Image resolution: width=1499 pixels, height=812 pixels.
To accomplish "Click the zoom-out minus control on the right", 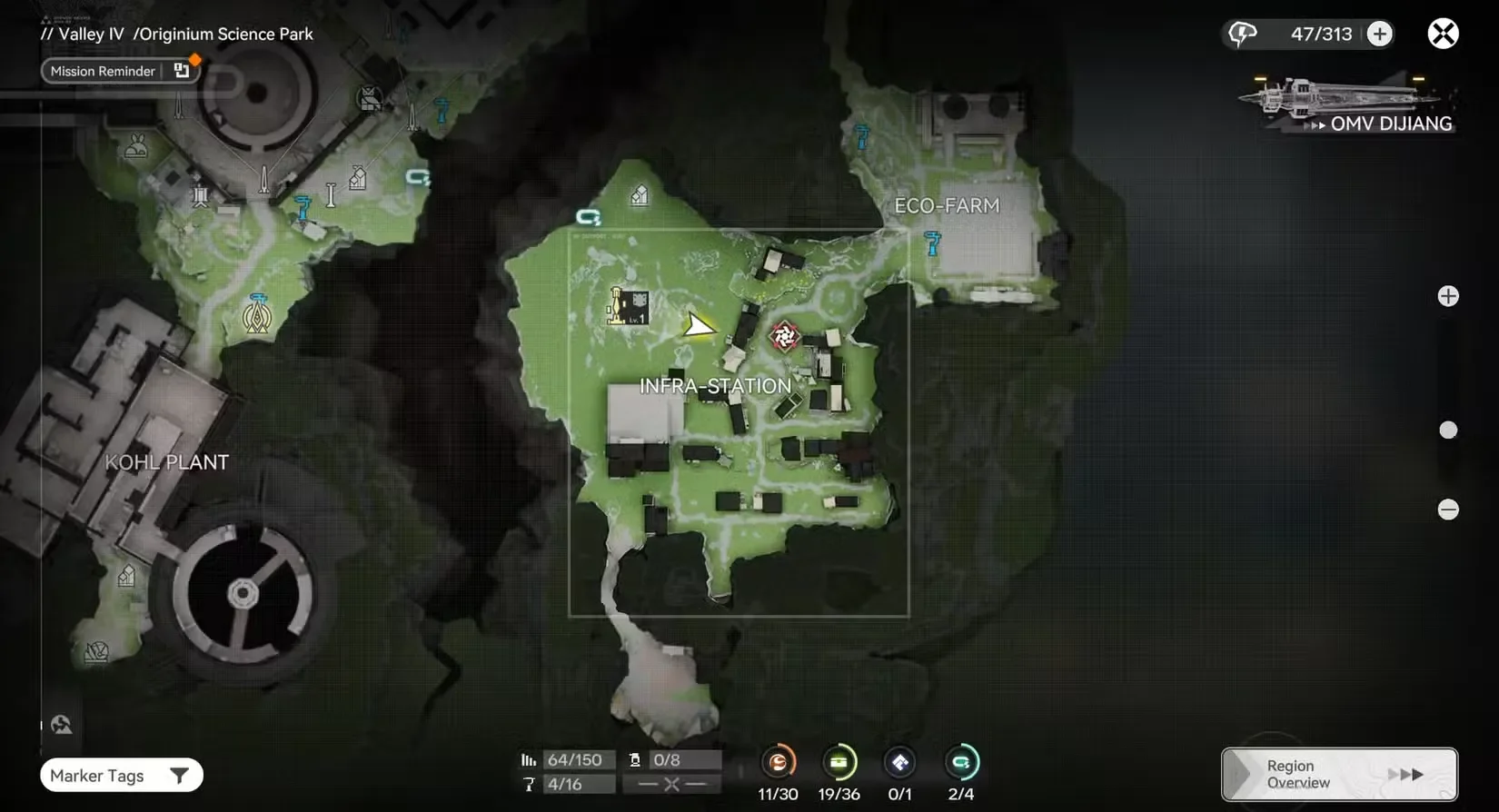I will [1449, 510].
